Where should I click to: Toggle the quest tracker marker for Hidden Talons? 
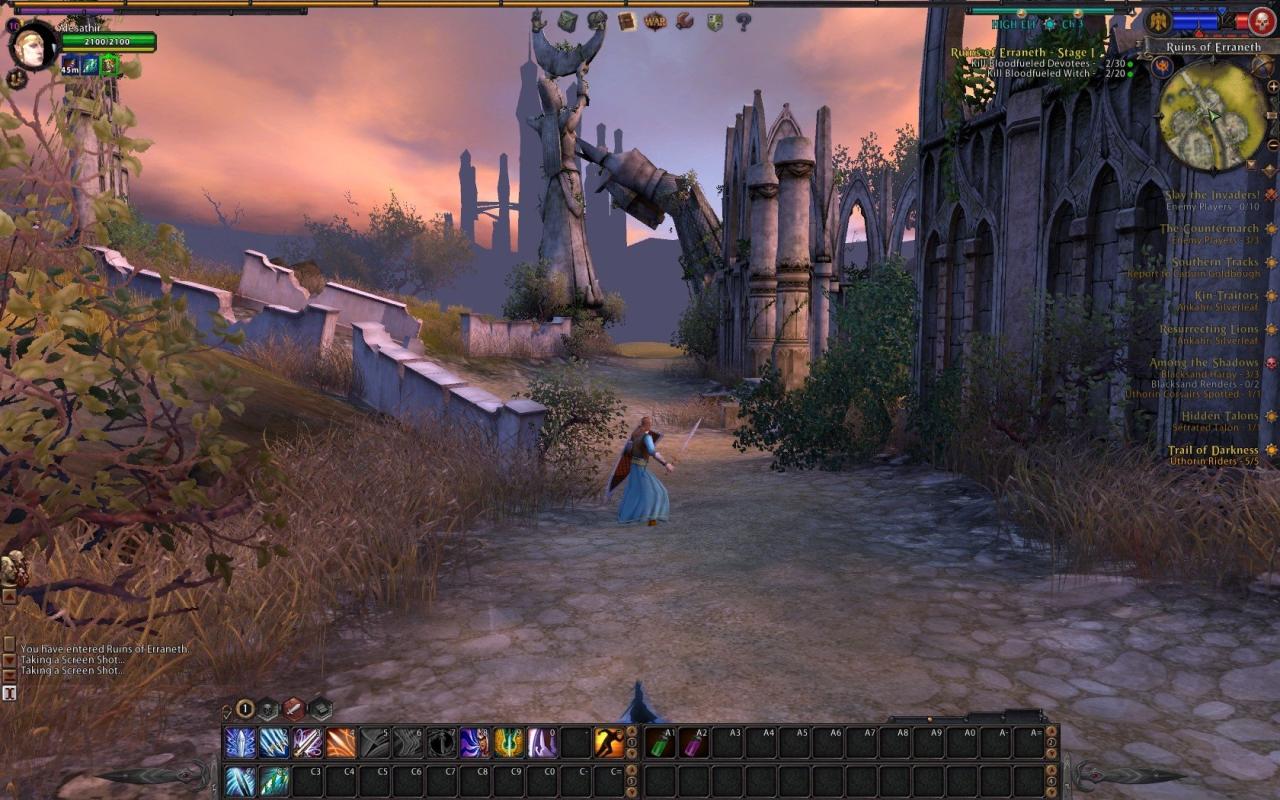(x=1270, y=416)
